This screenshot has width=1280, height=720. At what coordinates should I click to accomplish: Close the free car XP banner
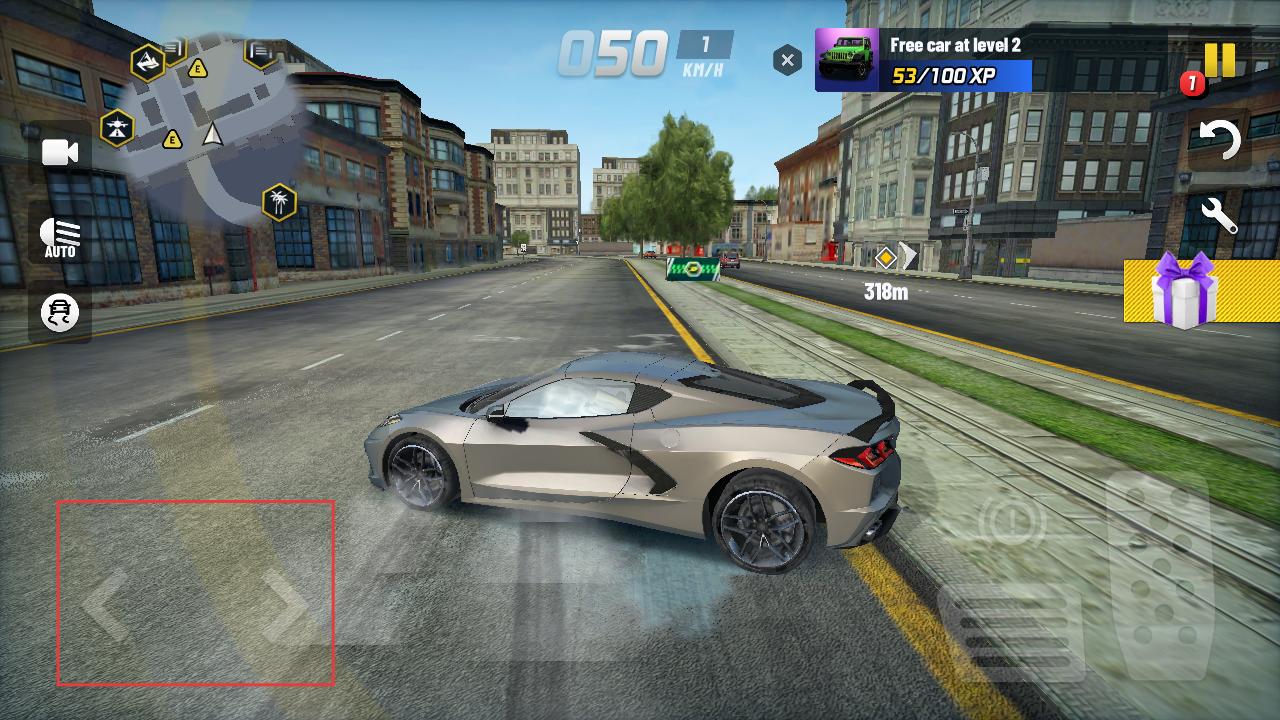pos(787,61)
